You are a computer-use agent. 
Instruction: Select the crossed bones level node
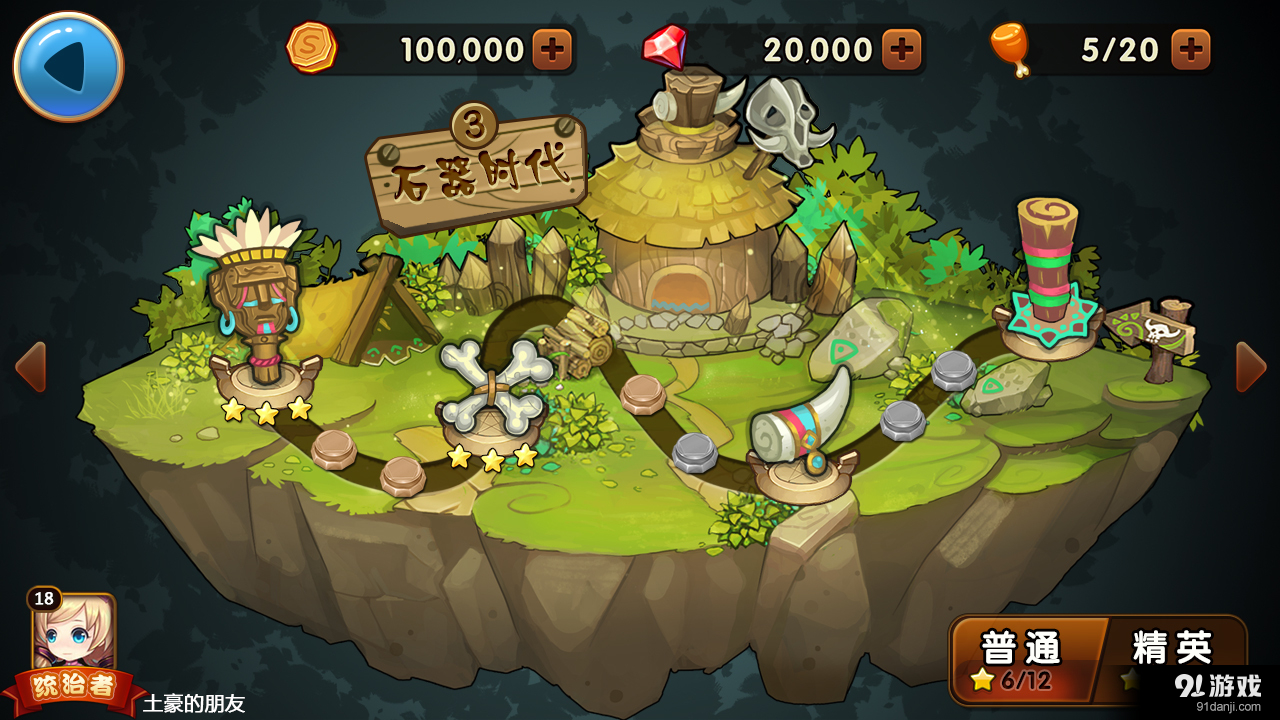click(490, 390)
